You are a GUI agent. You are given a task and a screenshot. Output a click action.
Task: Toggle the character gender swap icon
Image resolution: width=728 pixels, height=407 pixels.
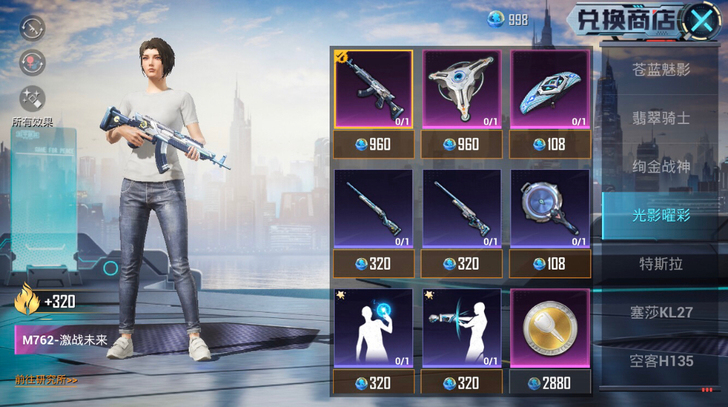coord(33,62)
